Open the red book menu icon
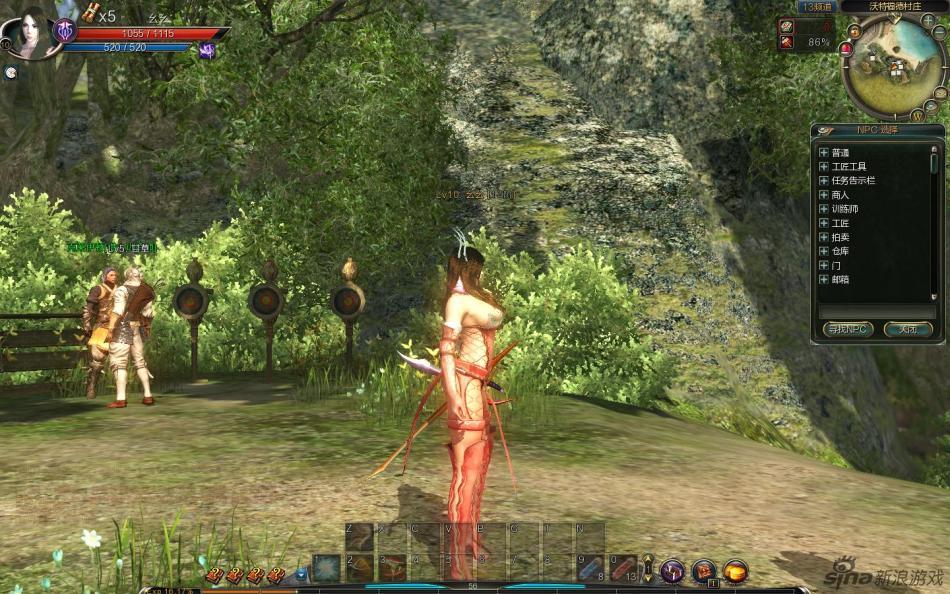Image resolution: width=950 pixels, height=594 pixels. pos(704,571)
